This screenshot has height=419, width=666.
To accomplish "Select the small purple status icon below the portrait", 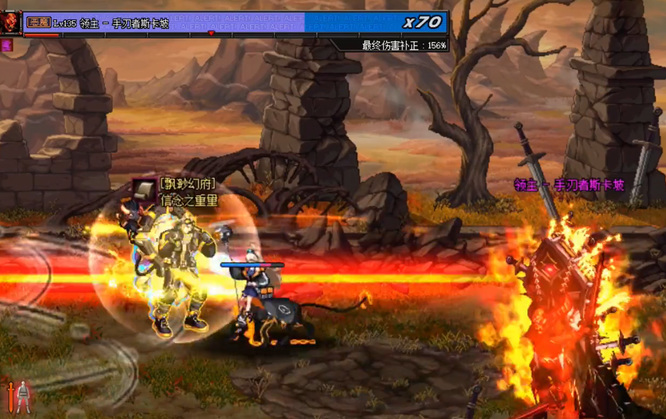I will [7, 45].
